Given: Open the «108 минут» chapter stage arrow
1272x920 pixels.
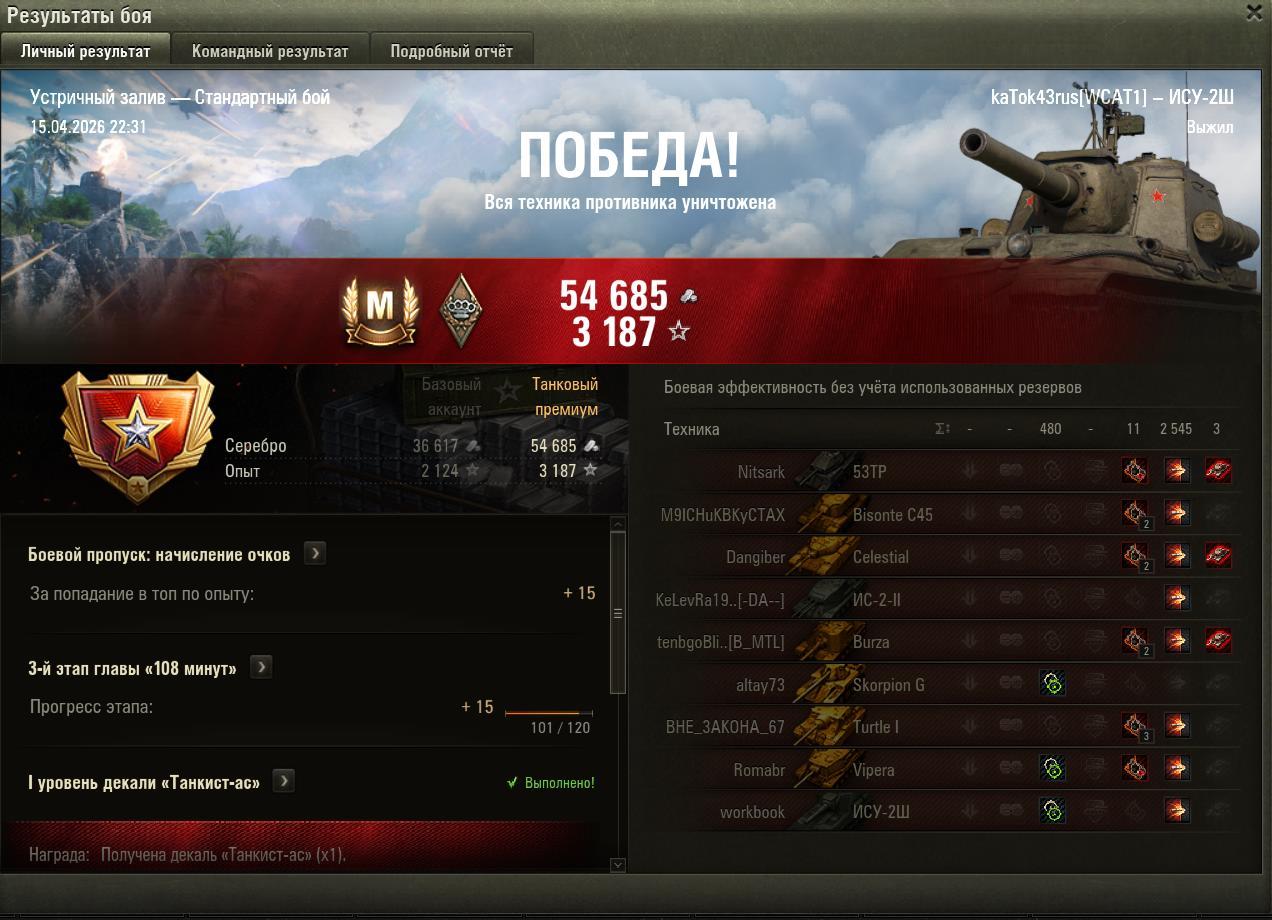Looking at the screenshot, I should (261, 668).
